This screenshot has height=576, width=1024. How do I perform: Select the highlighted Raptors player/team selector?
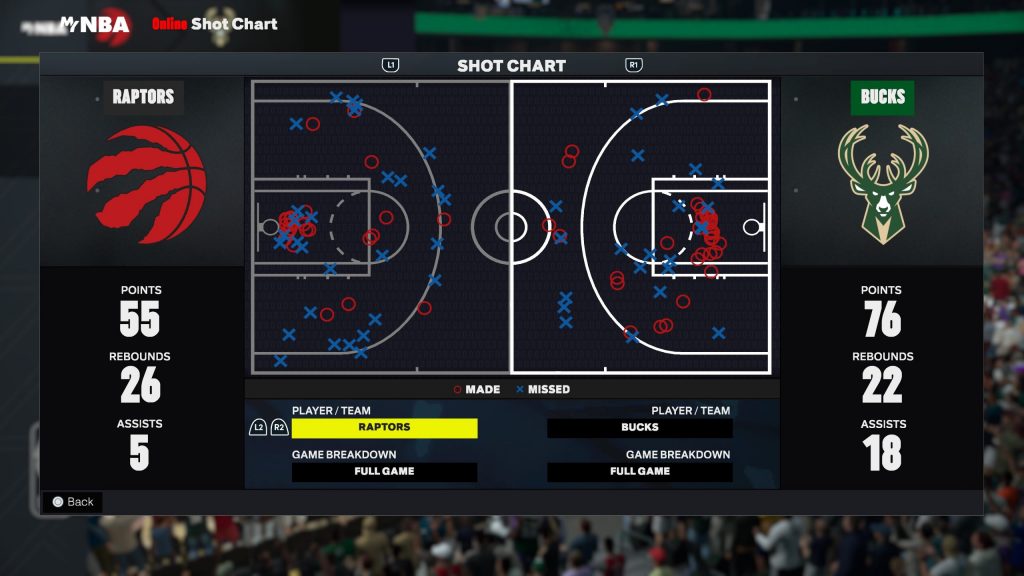click(384, 428)
